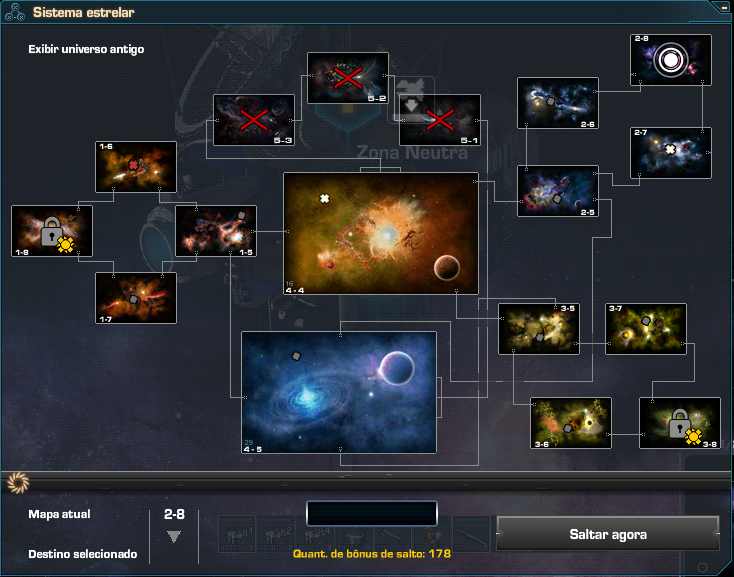Choose map 3-7 thumbnail
Image resolution: width=734 pixels, height=577 pixels.
click(x=646, y=329)
